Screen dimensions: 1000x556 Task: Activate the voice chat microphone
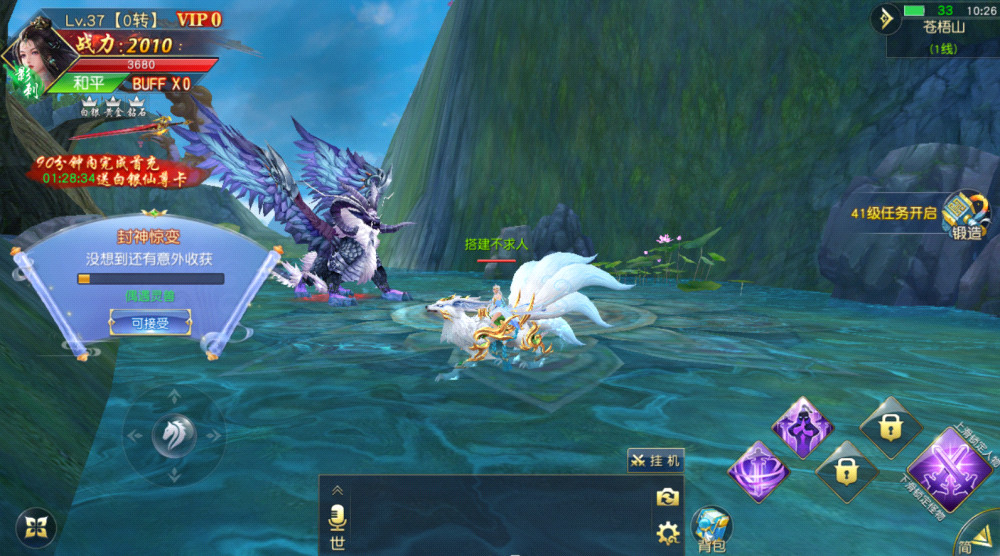click(338, 516)
